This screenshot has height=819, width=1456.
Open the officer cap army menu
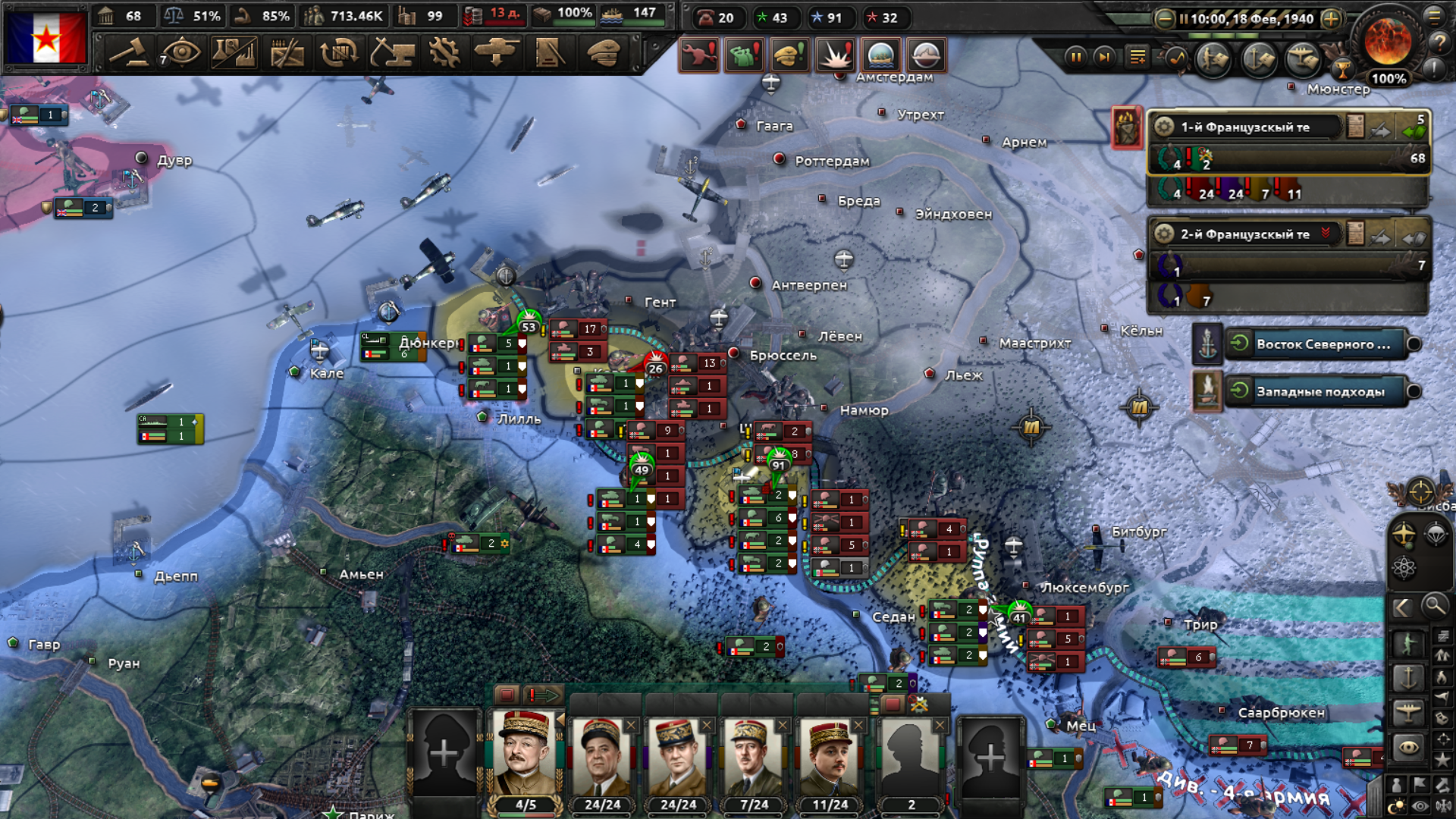click(x=604, y=53)
